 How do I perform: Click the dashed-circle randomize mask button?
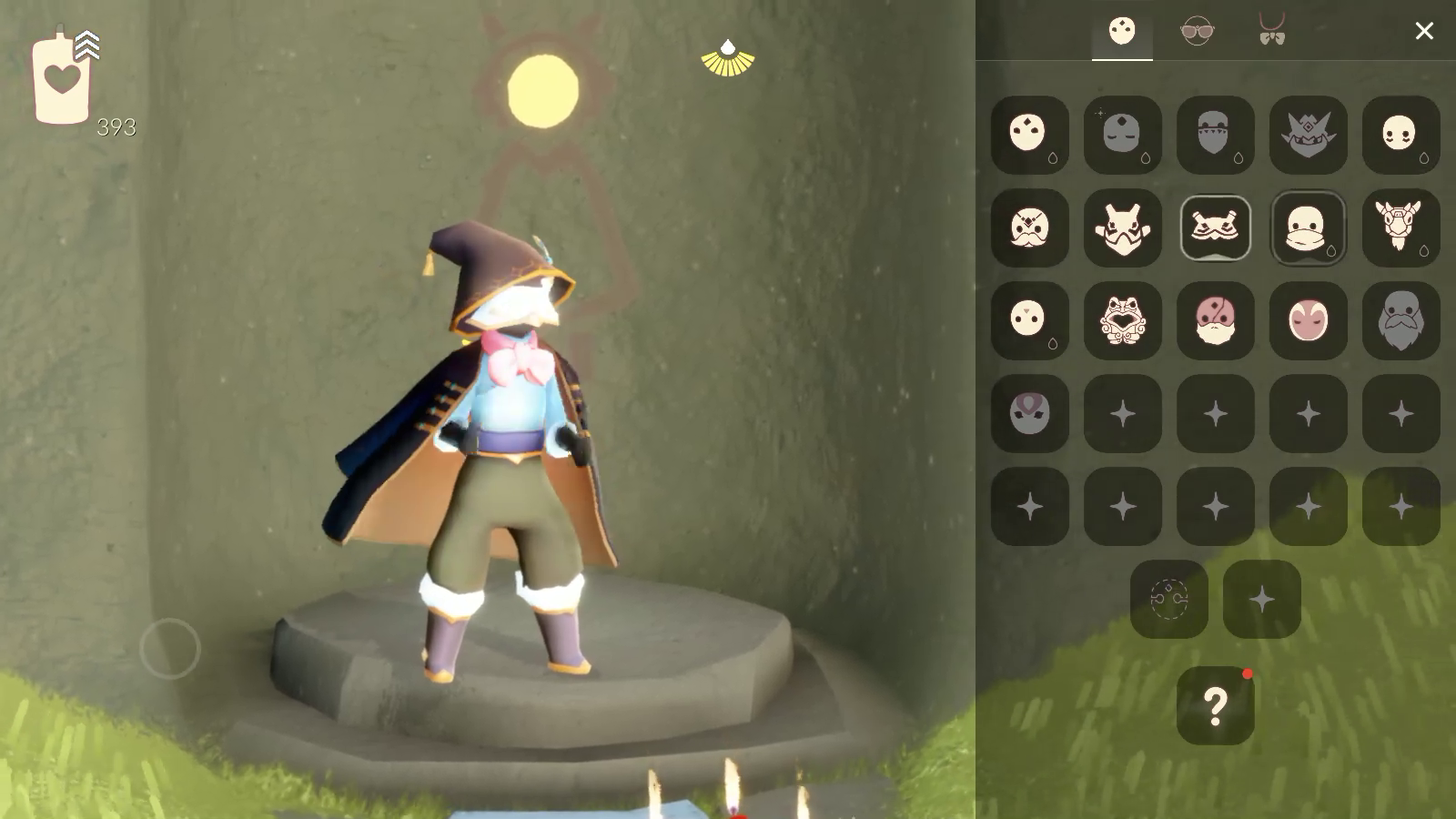[x=1168, y=599]
